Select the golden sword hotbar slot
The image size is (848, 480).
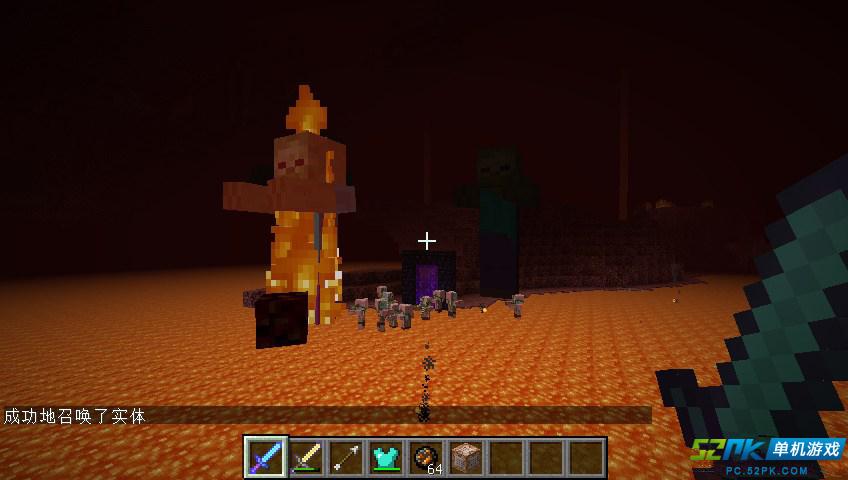tap(306, 457)
